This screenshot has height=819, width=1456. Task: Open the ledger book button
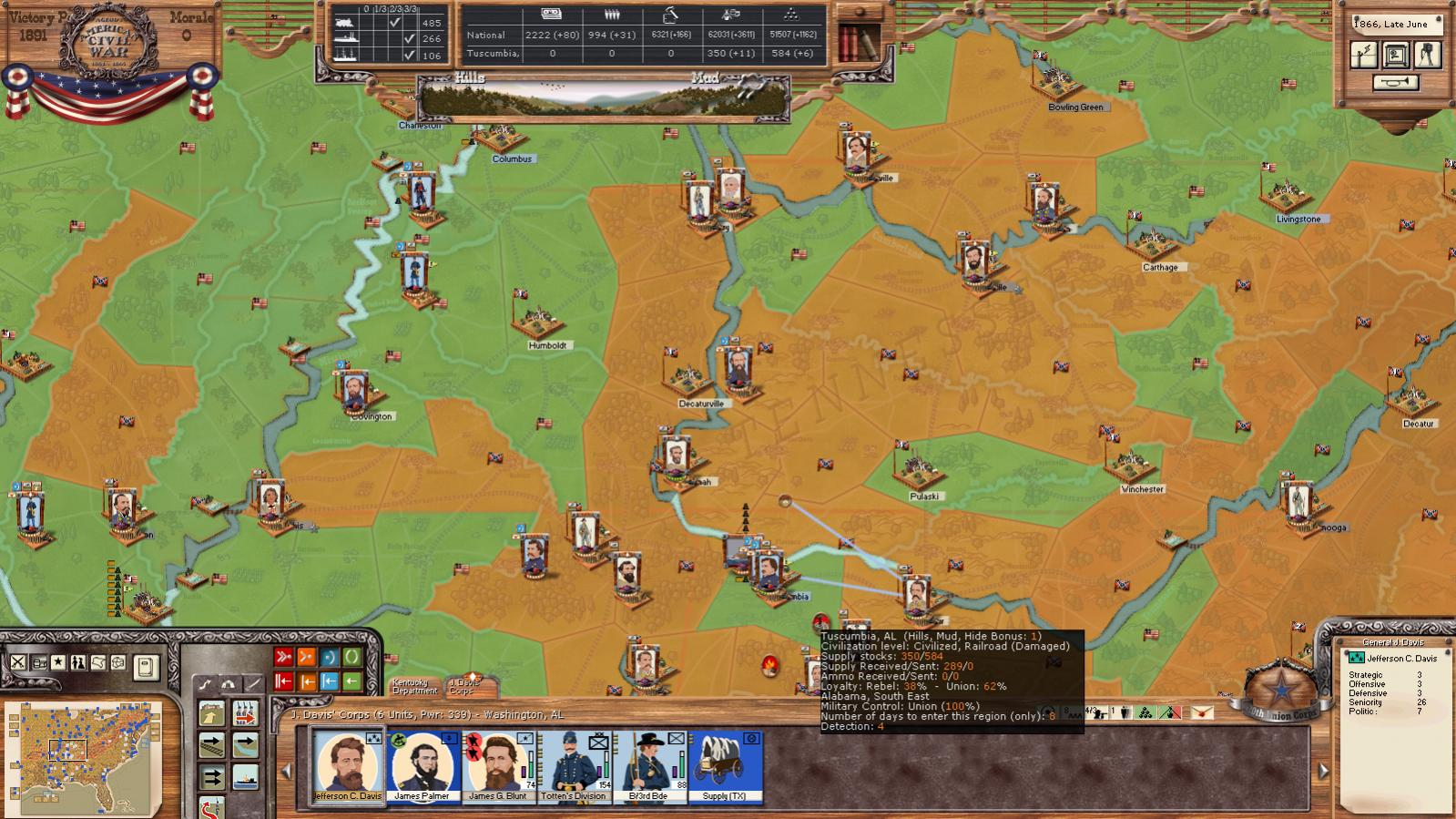pos(146,668)
